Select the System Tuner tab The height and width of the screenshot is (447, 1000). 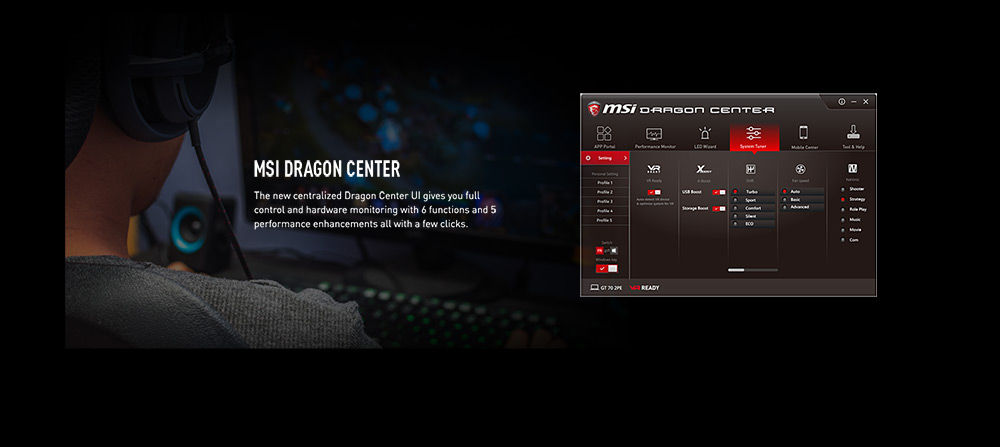(754, 136)
